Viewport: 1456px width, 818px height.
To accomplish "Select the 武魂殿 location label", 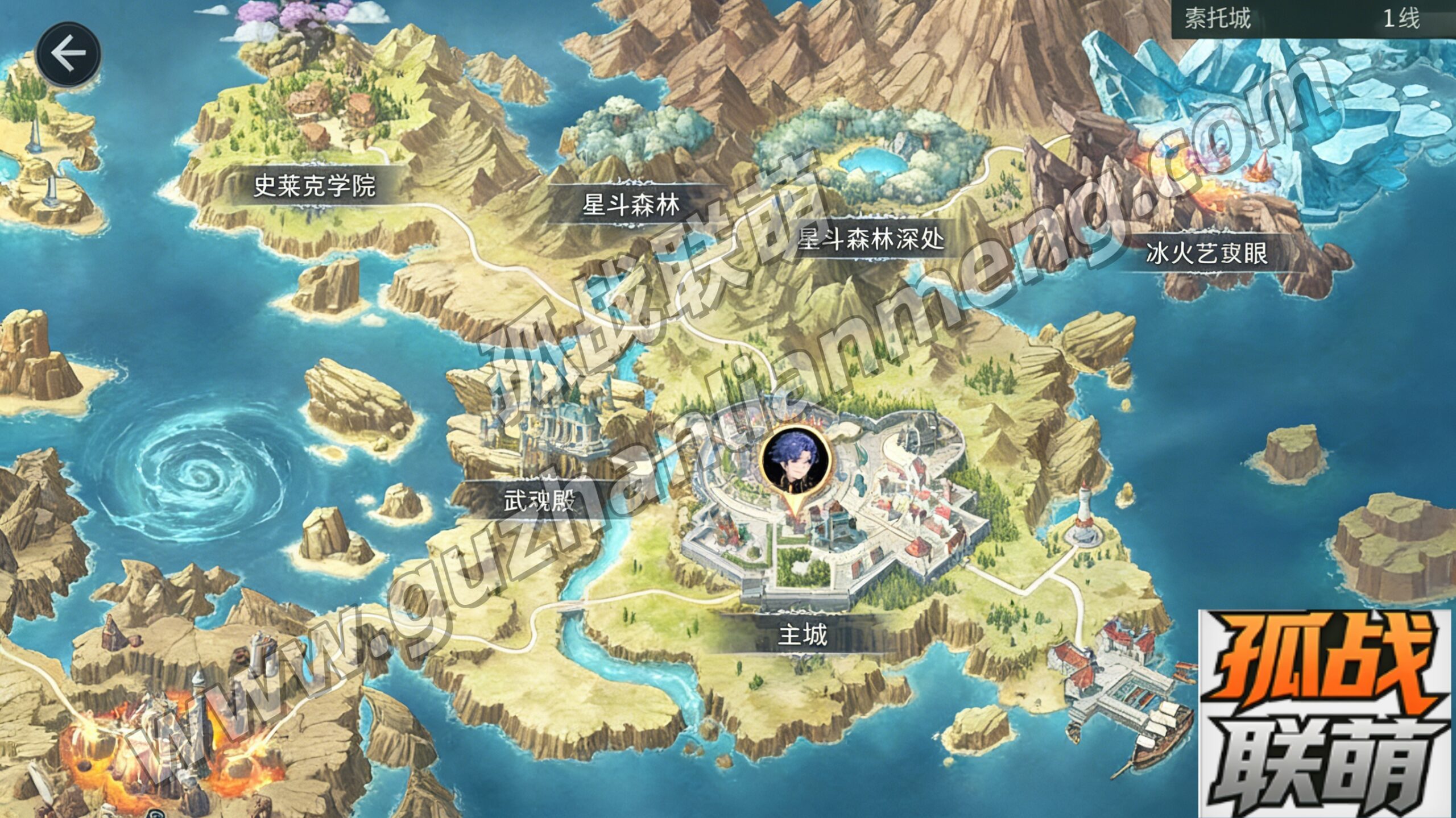I will pos(539,500).
